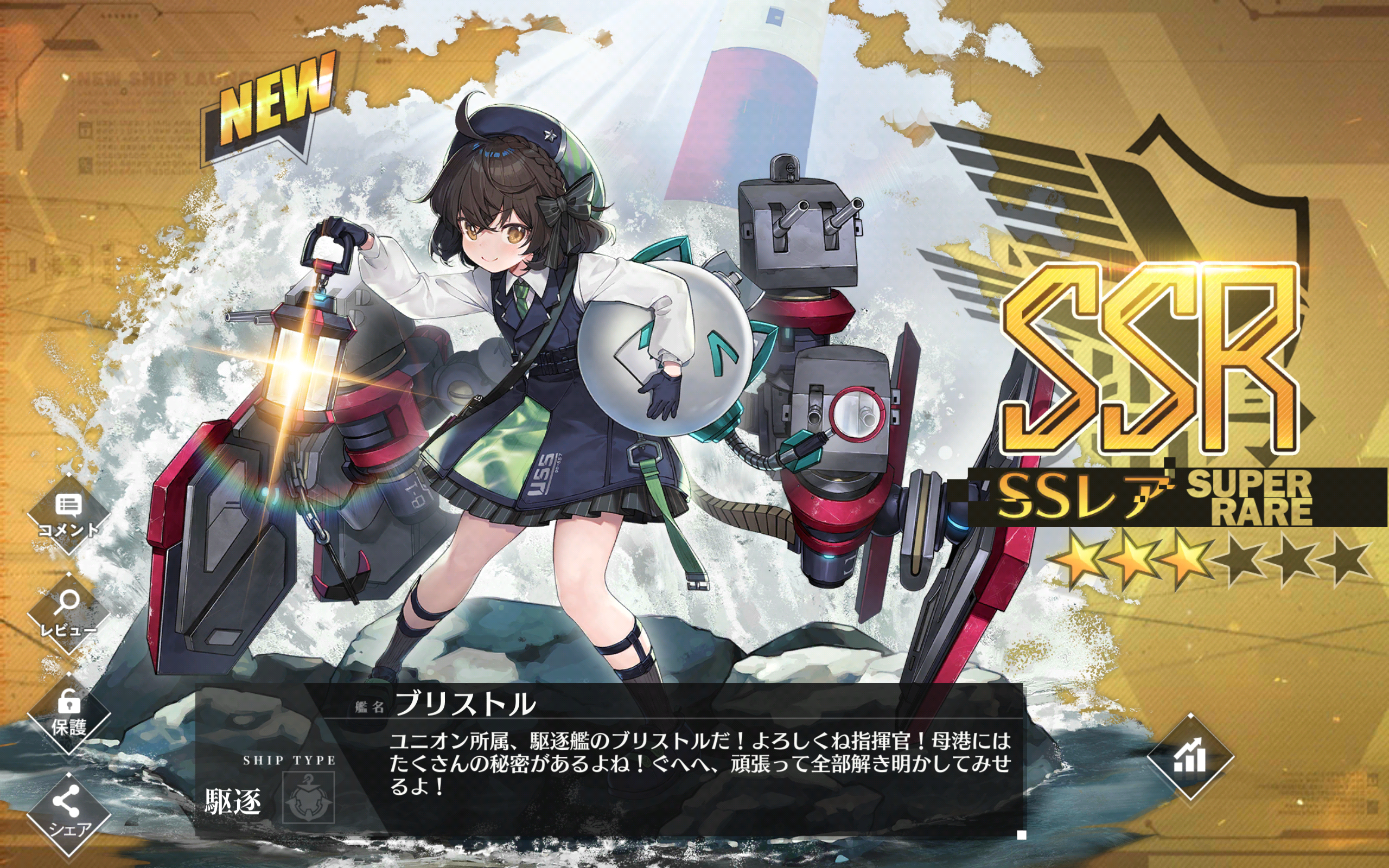Open the コメント (comment) button
Viewport: 1389px width, 868px height.
(x=68, y=514)
